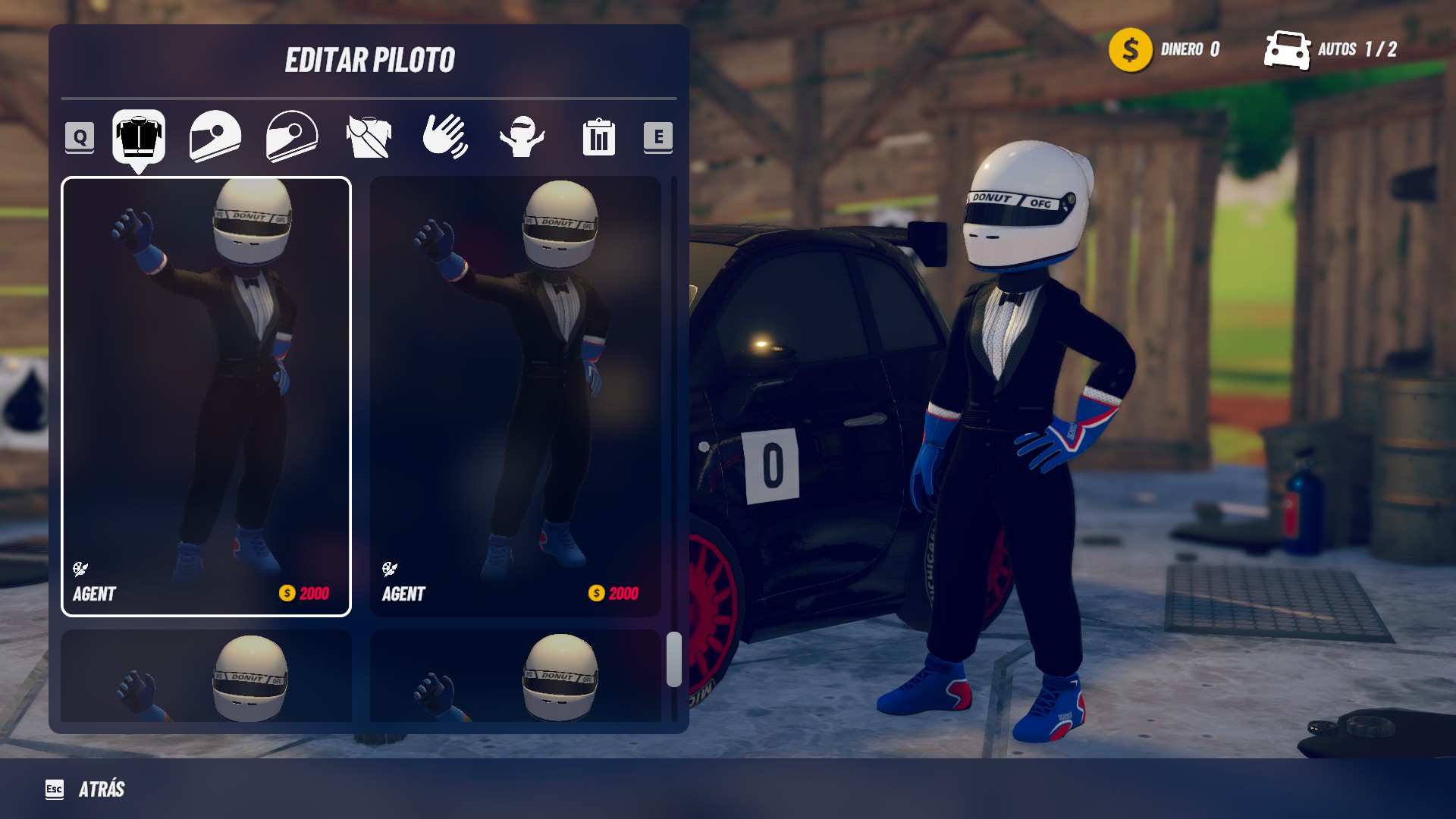
Task: Show the pilot pose tab
Action: click(x=522, y=136)
